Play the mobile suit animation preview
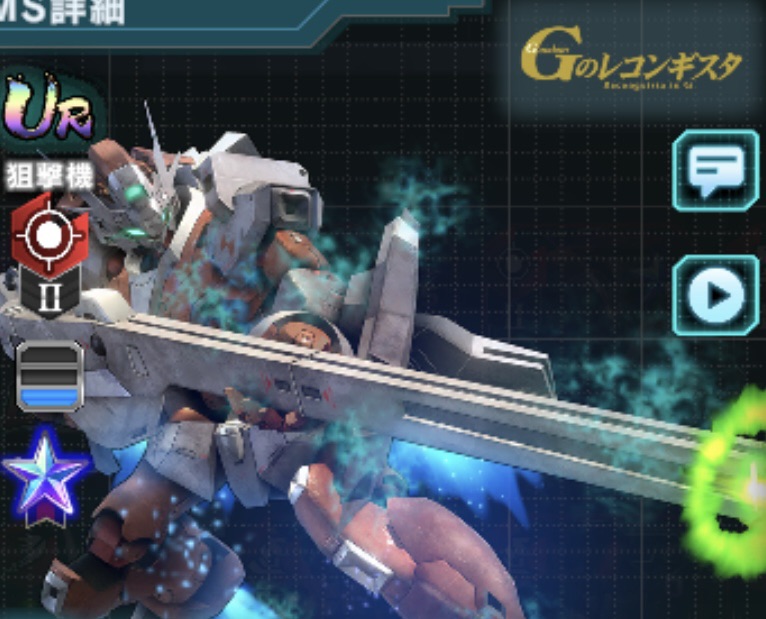Screen dimensions: 766x619 [x=715, y=294]
